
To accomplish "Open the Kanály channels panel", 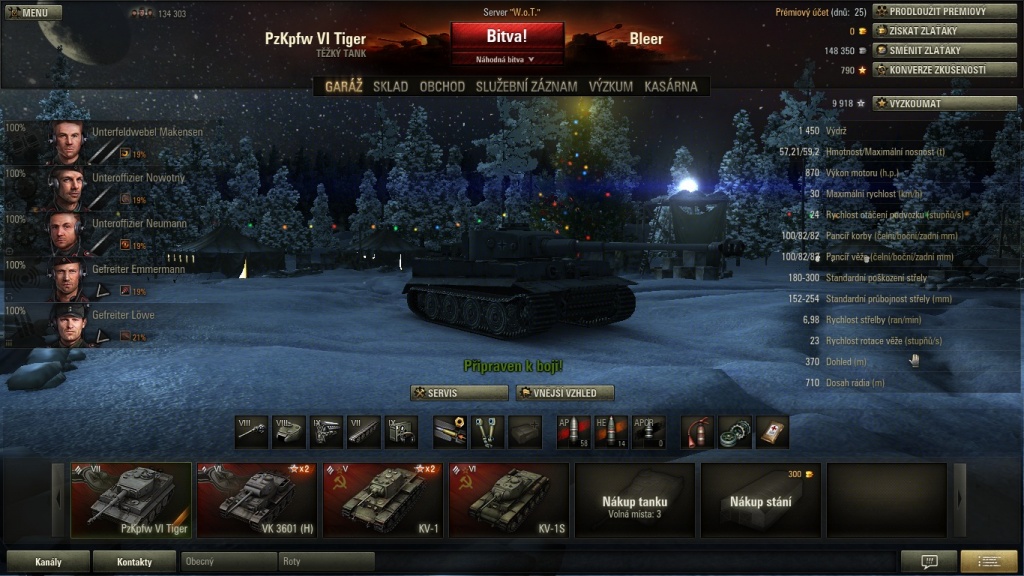I will coord(48,562).
